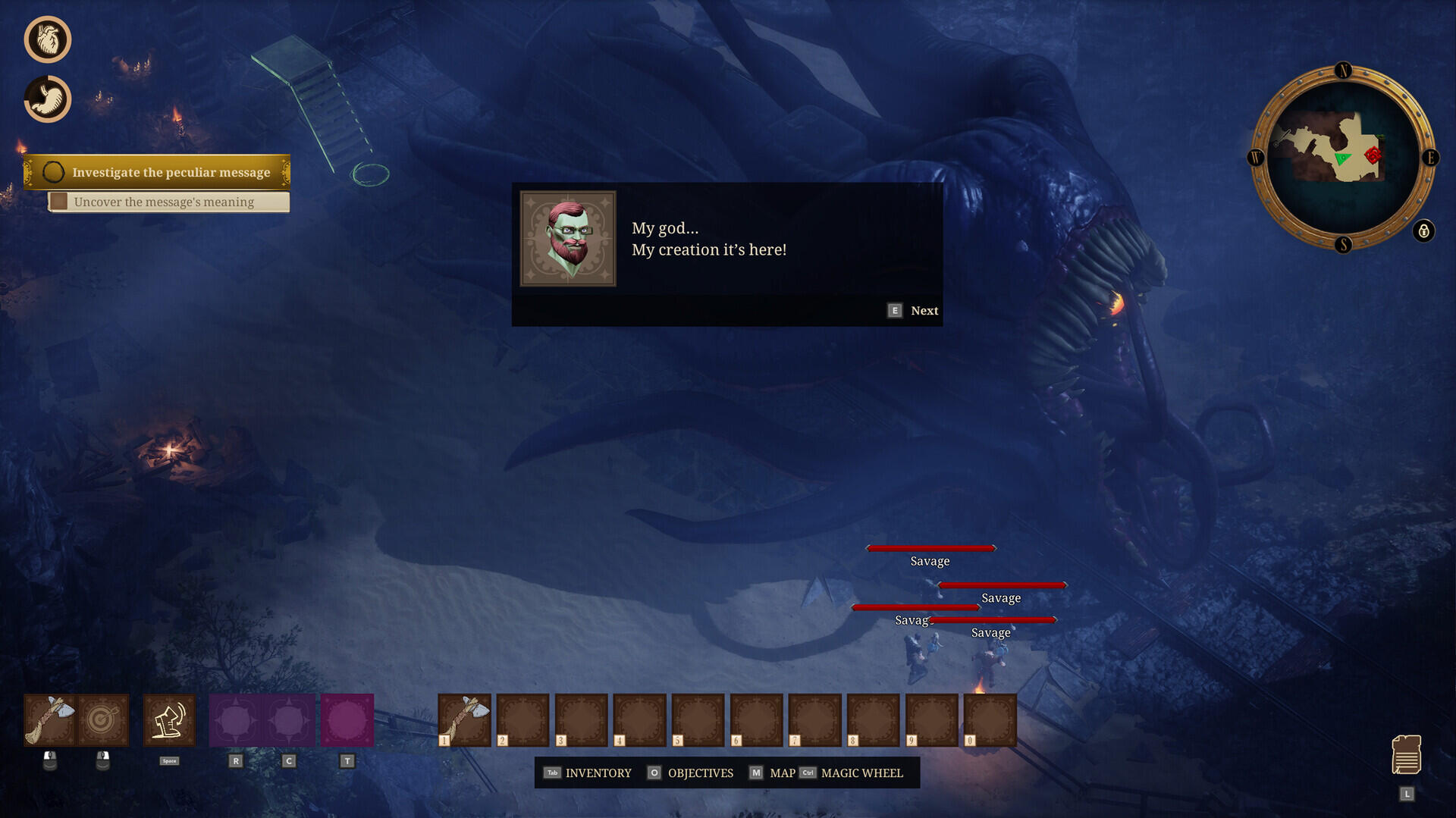Screen dimensions: 1456x818
Task: Activate the target aim ability icon
Action: 103,719
